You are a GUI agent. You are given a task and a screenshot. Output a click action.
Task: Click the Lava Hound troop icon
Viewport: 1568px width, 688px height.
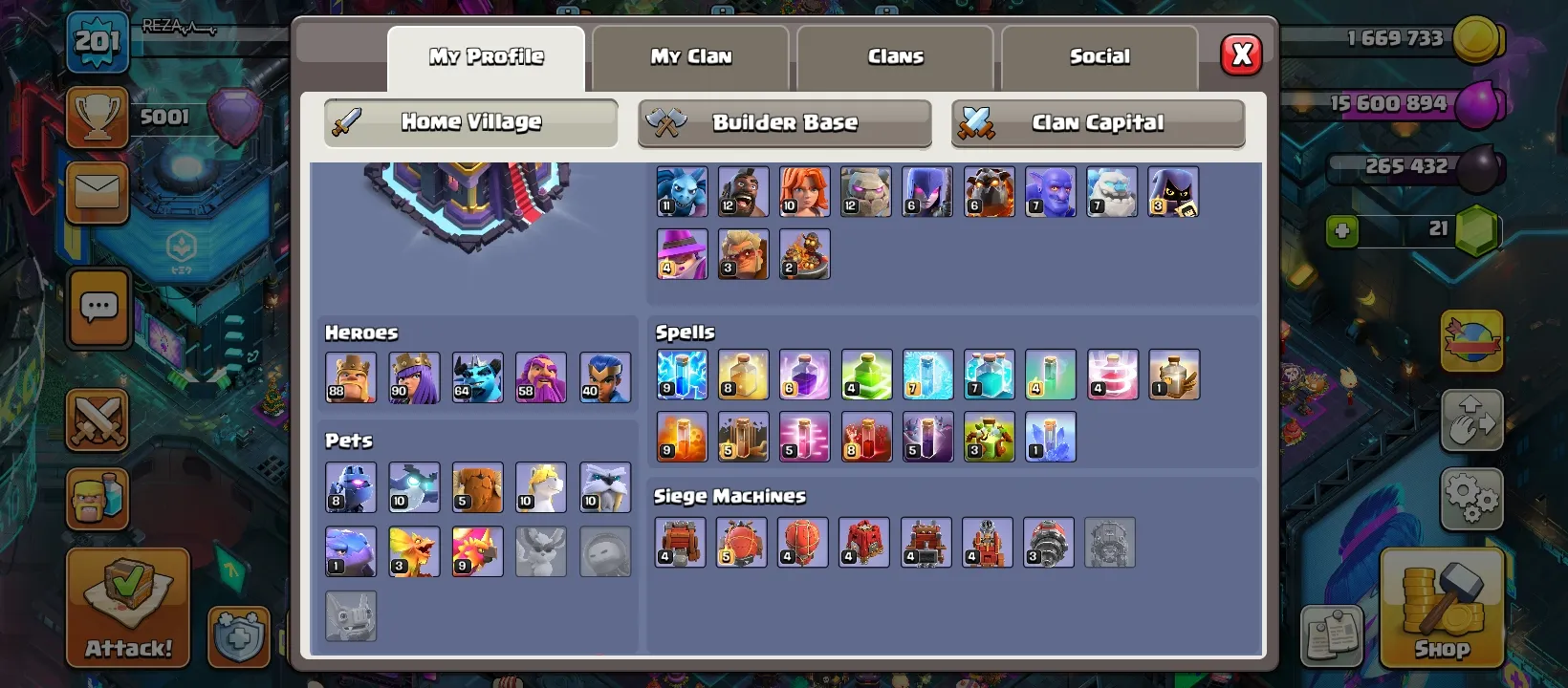tap(990, 191)
